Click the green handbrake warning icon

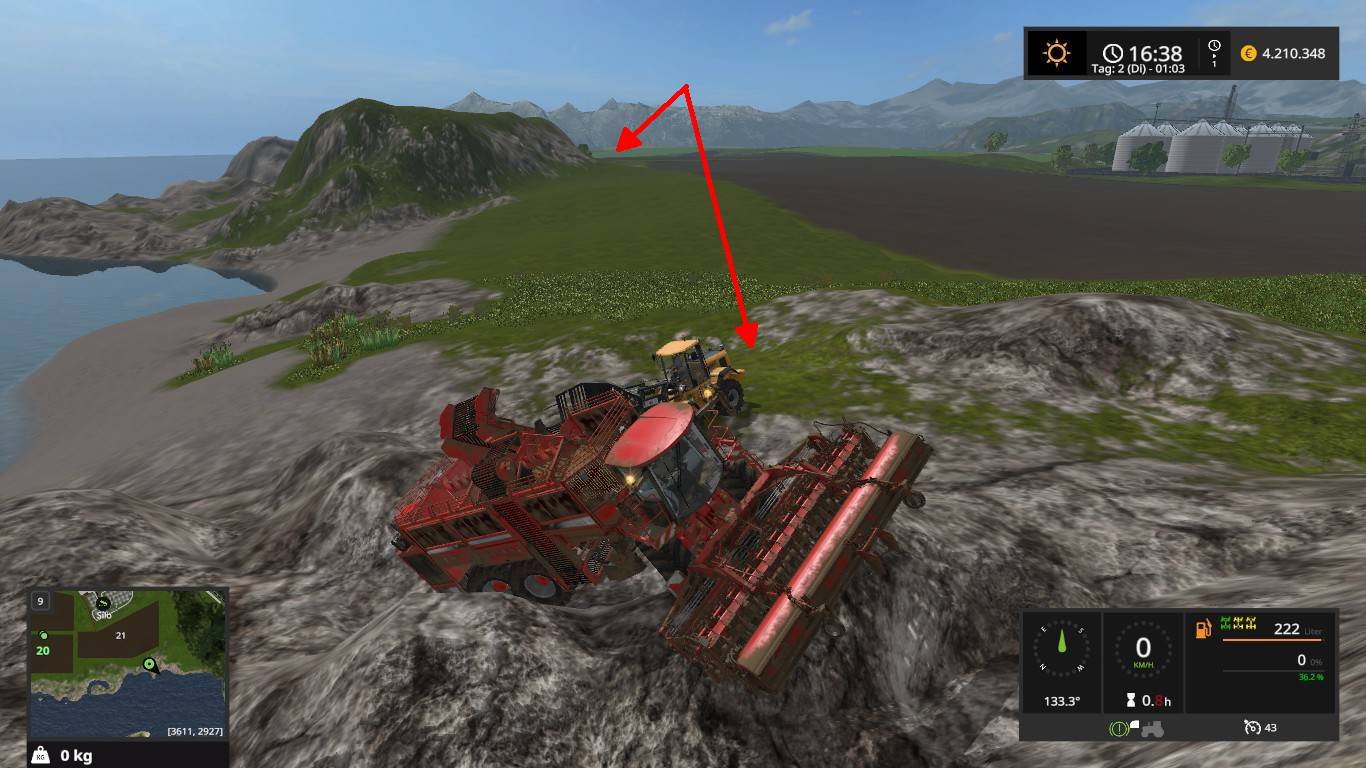pyautogui.click(x=1118, y=728)
